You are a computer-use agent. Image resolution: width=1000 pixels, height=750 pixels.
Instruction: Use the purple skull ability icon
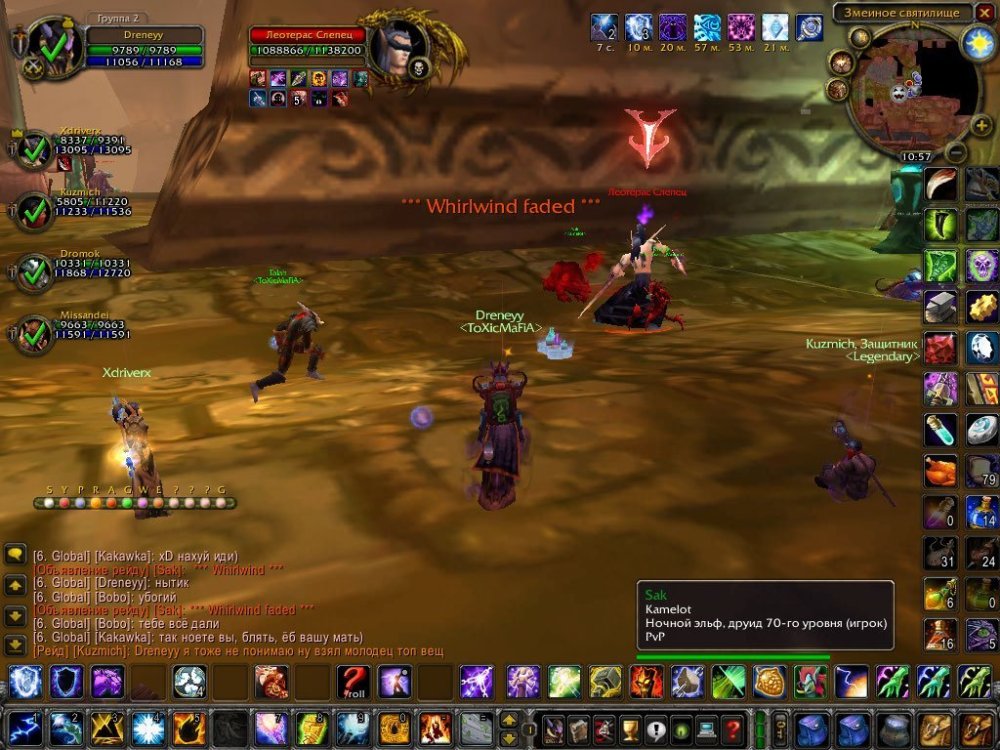click(982, 266)
